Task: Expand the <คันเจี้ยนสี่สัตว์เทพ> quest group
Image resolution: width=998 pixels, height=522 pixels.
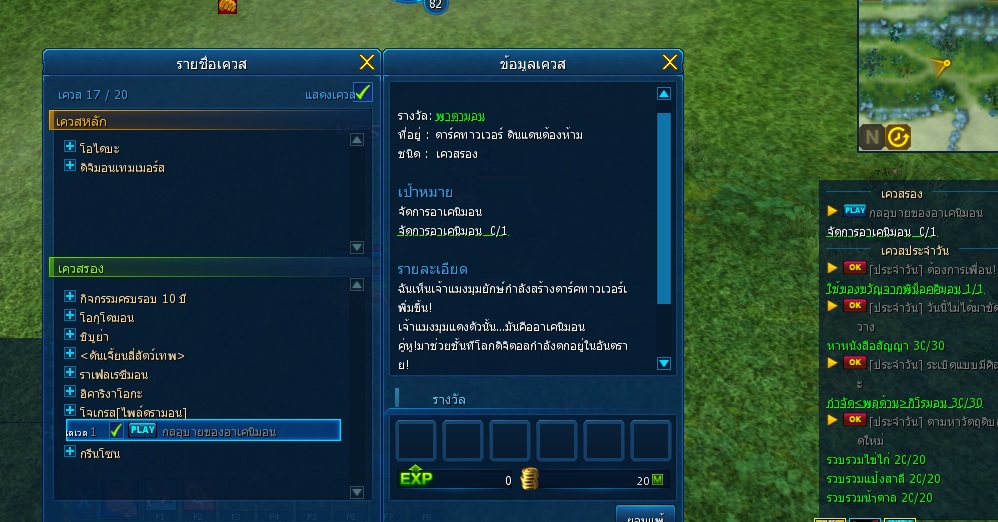Action: point(70,354)
